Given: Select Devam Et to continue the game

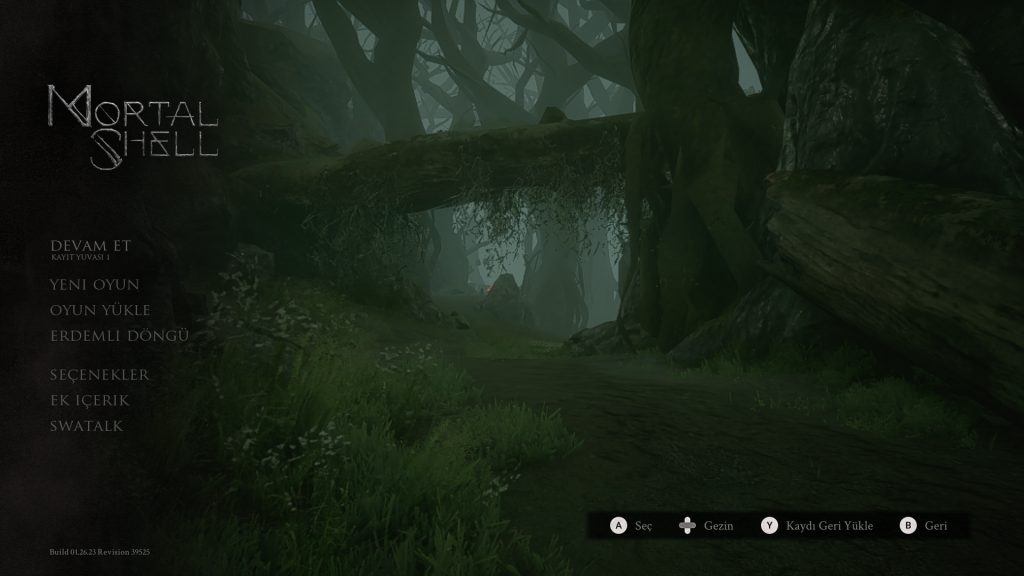Looking at the screenshot, I should coord(91,246).
